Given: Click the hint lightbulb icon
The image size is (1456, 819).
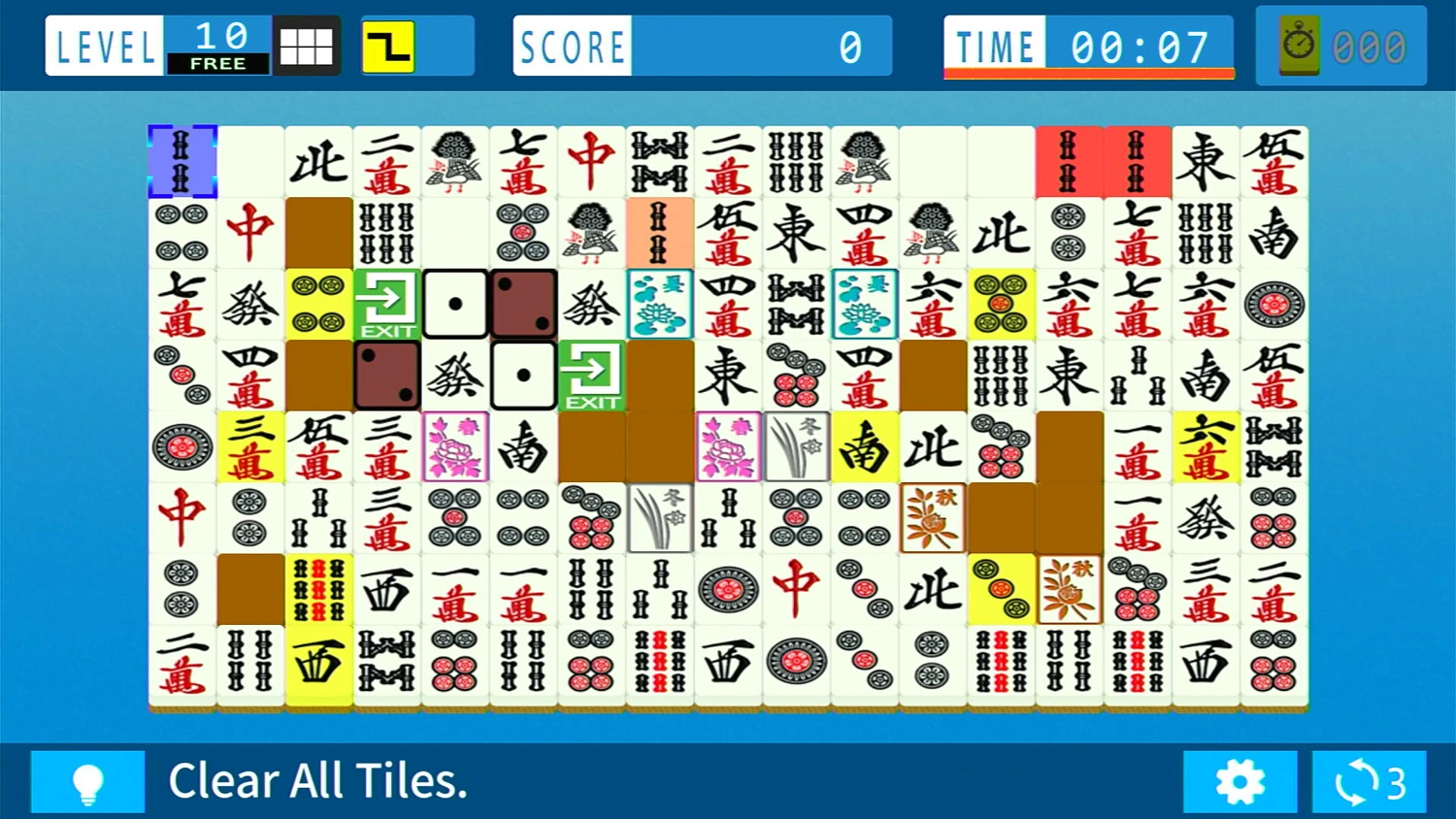Looking at the screenshot, I should (87, 781).
